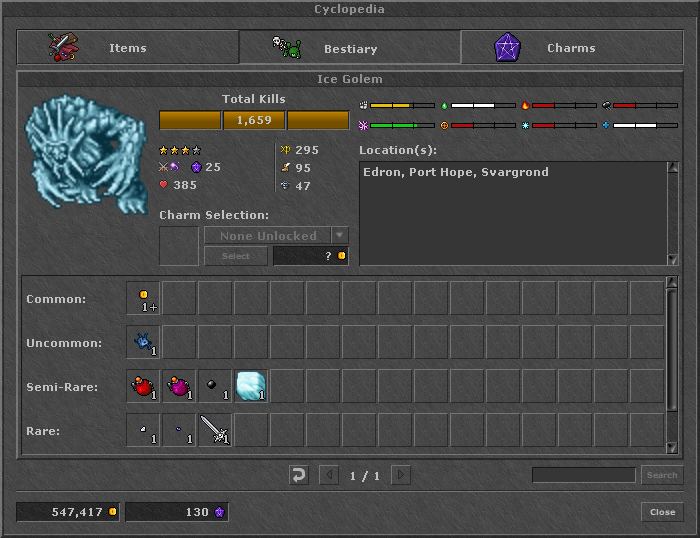
Task: Select the ice cube loot slot
Action: 251,386
